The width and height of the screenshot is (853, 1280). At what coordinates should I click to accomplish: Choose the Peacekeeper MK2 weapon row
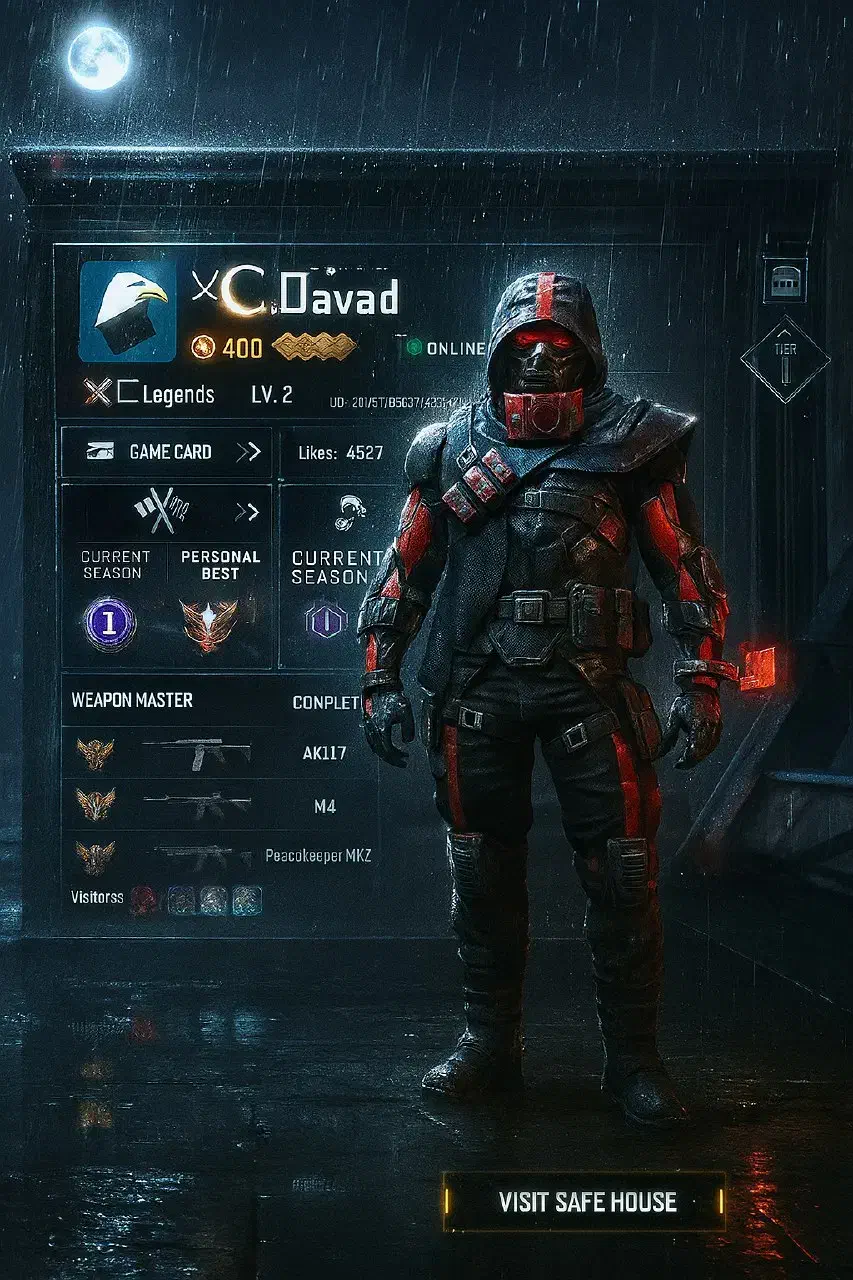(220, 857)
